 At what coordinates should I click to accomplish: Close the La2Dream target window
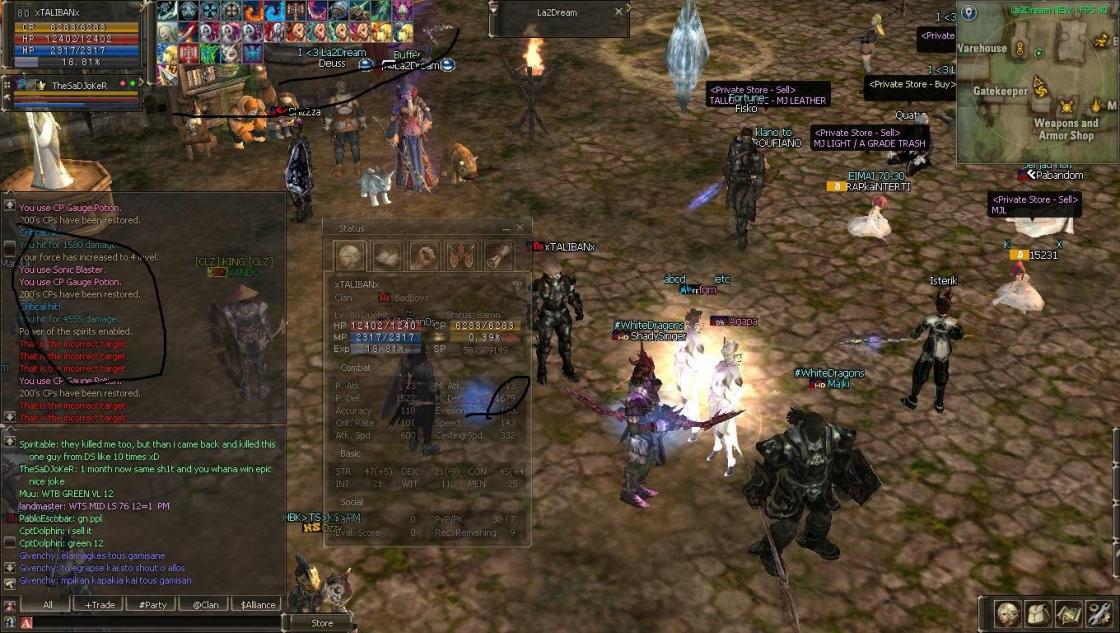pyautogui.click(x=619, y=12)
